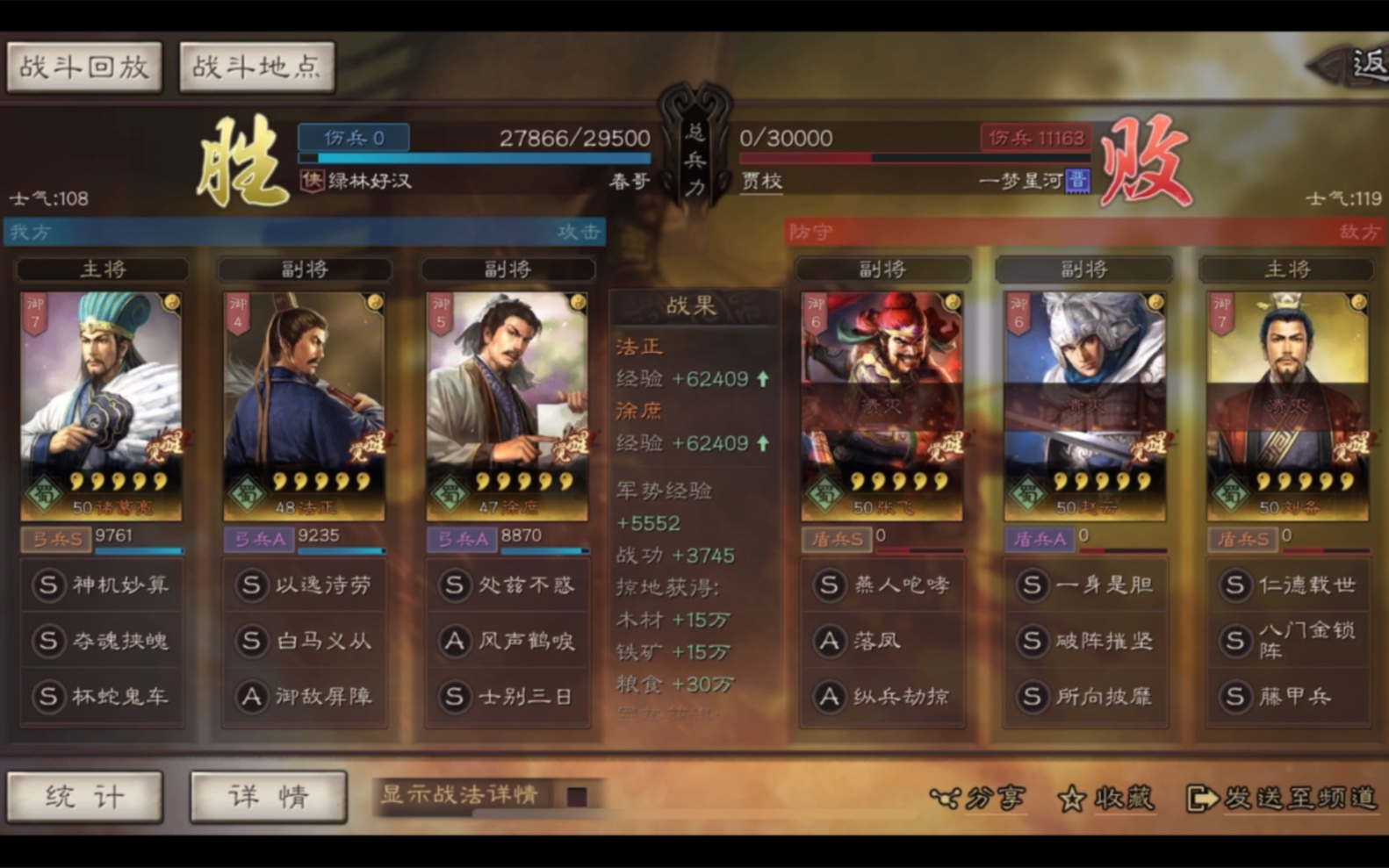Click the 蜀 faction emblem on 刘备's card
This screenshot has width=1389, height=868.
pyautogui.click(x=1233, y=494)
